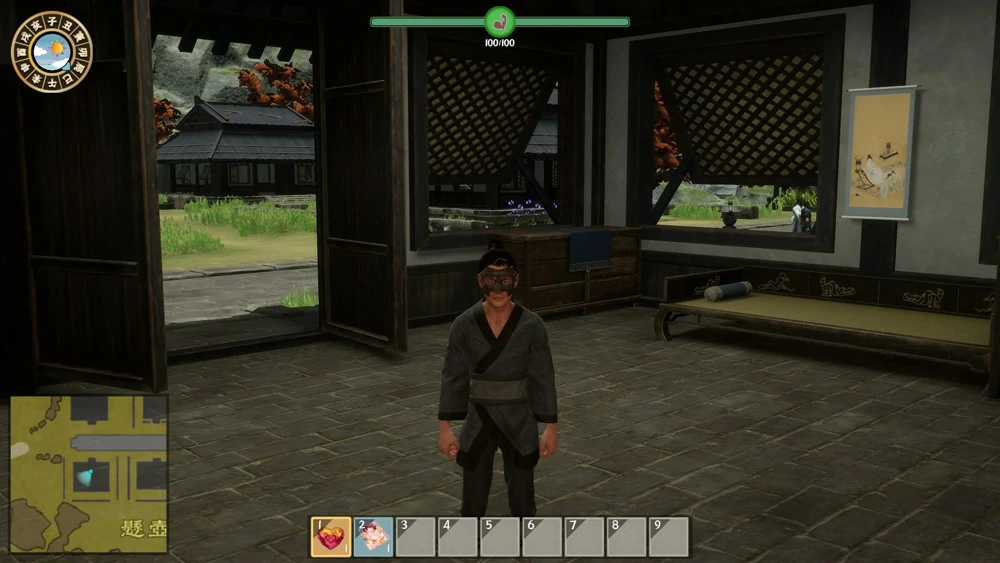Viewport: 1000px width, 563px height.
Task: Select the red heart item in slot 1
Action: pos(331,537)
